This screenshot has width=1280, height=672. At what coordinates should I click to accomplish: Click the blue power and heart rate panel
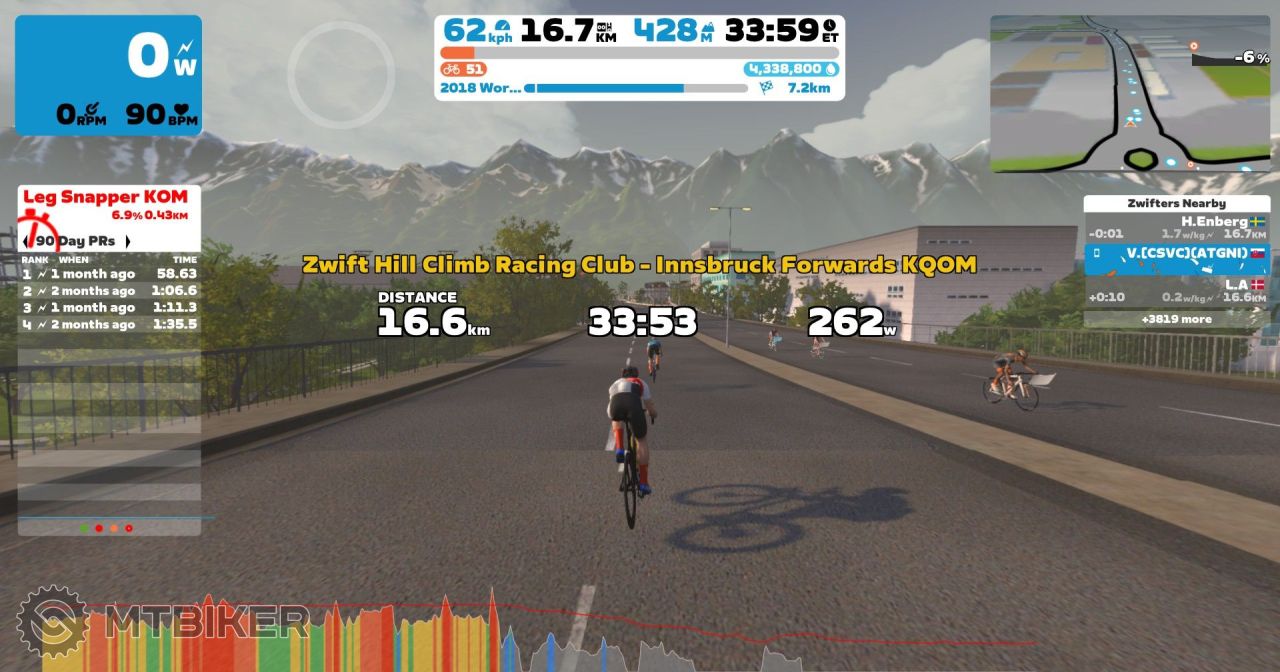click(108, 75)
